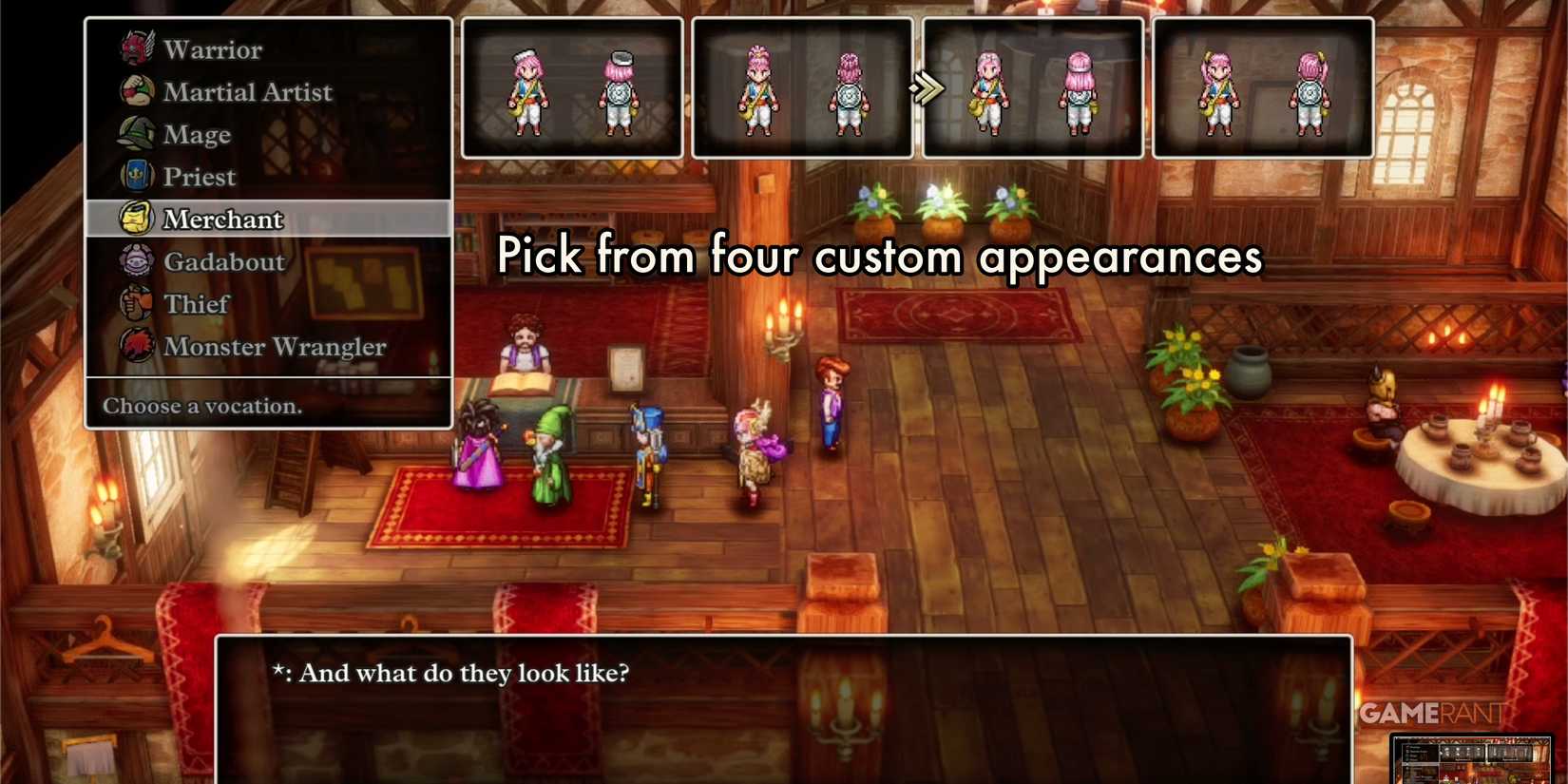Click the Priest shield icon

pyautogui.click(x=137, y=176)
